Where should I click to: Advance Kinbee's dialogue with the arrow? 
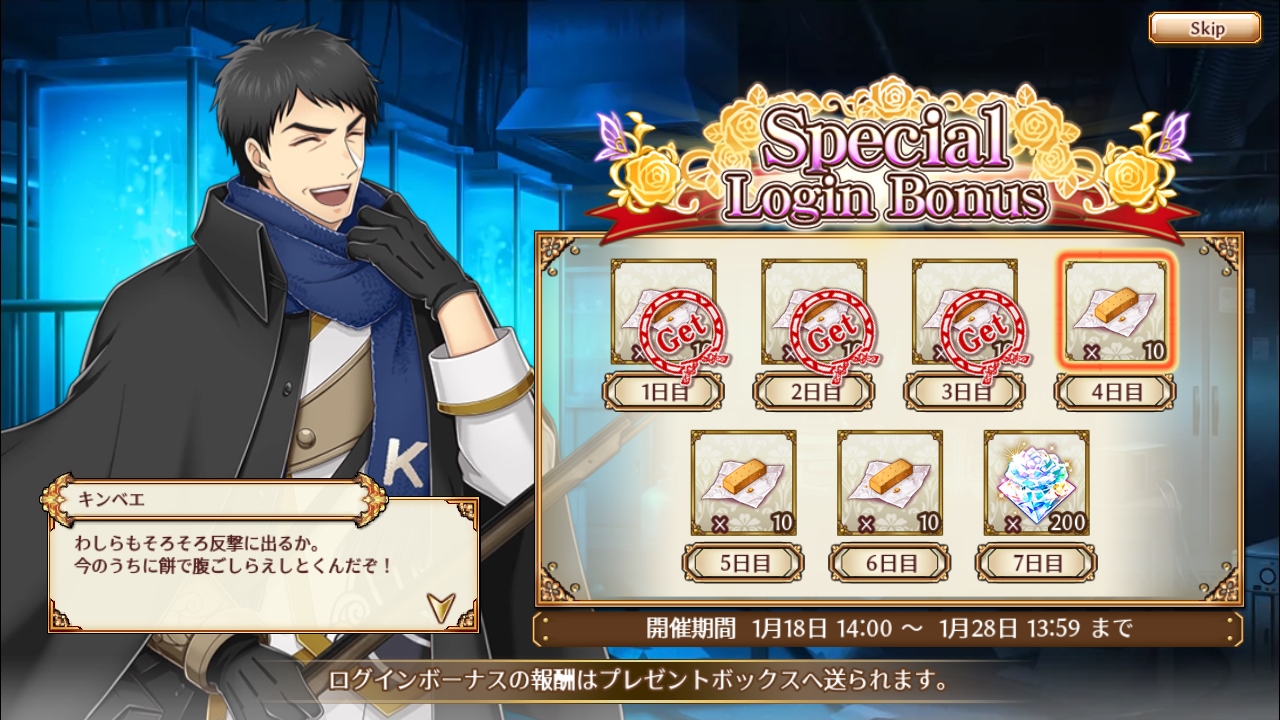[438, 603]
